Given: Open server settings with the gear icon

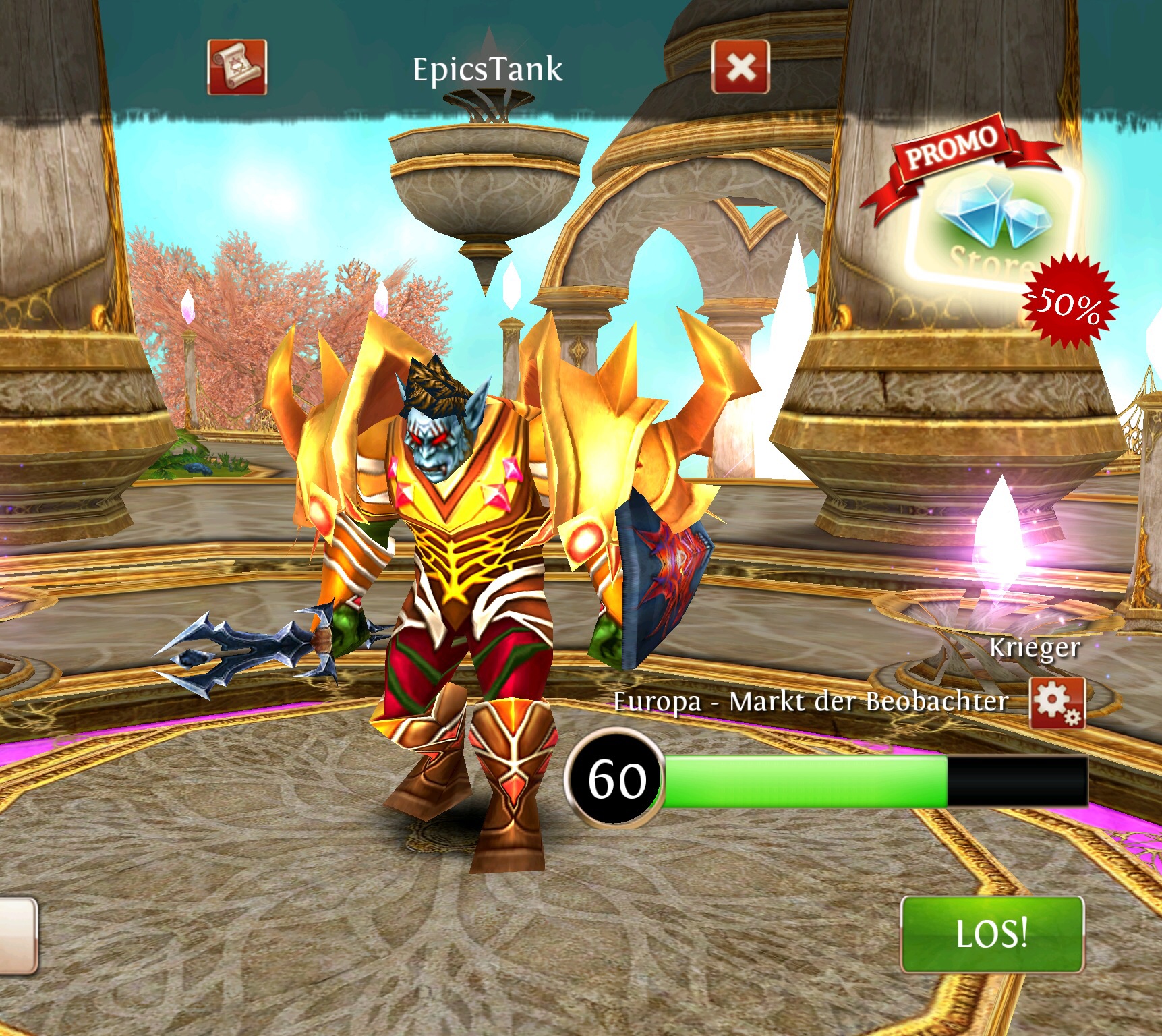Looking at the screenshot, I should (1056, 703).
